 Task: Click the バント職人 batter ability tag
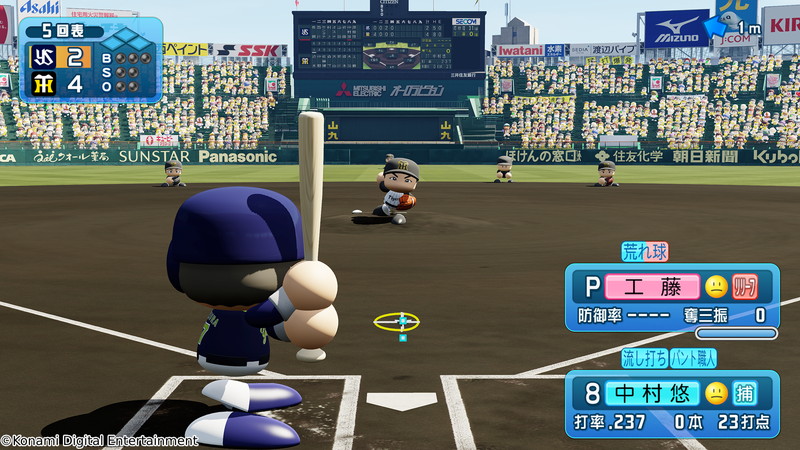692,357
